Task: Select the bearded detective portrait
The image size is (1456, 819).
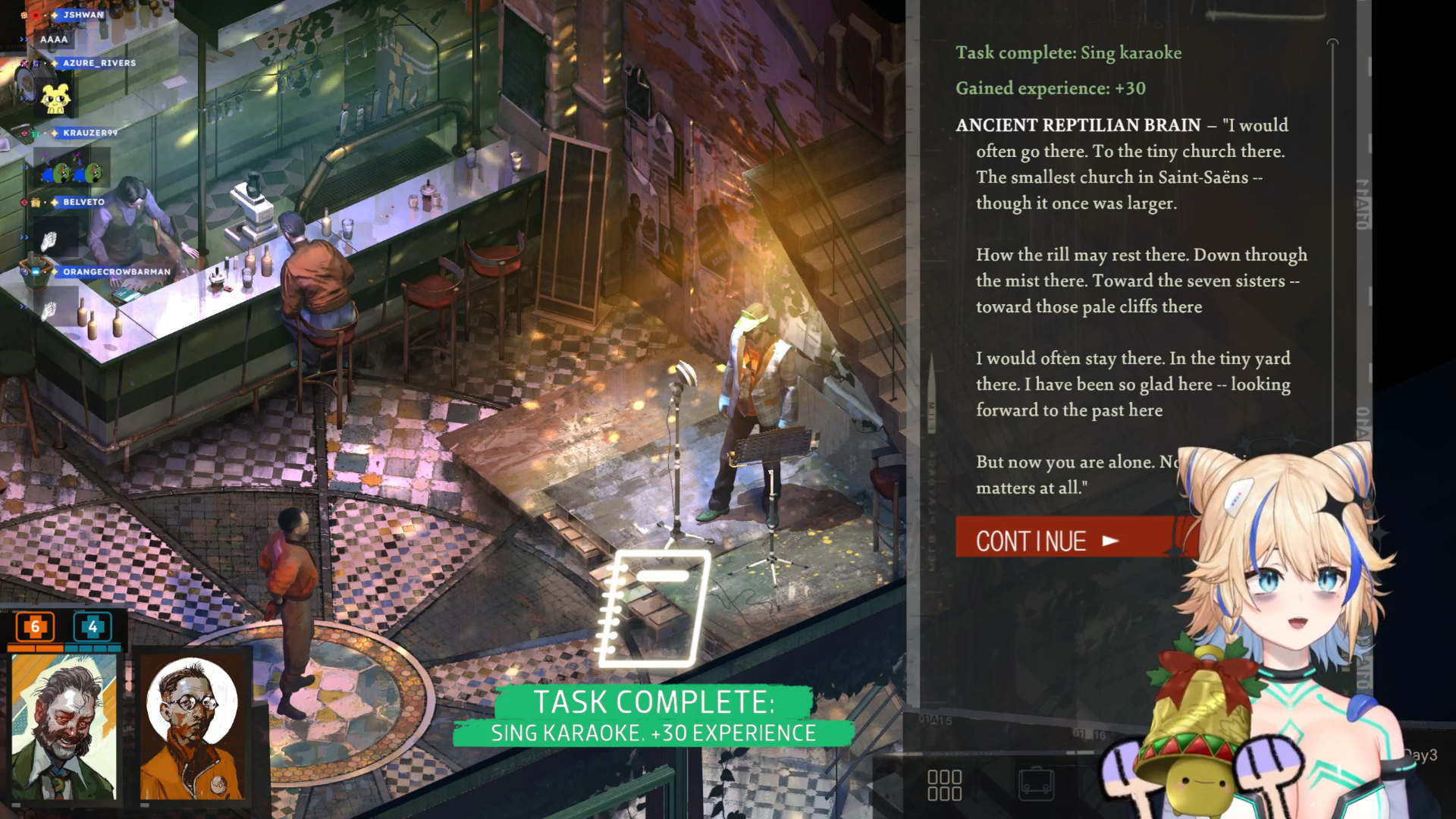Action: [x=64, y=726]
